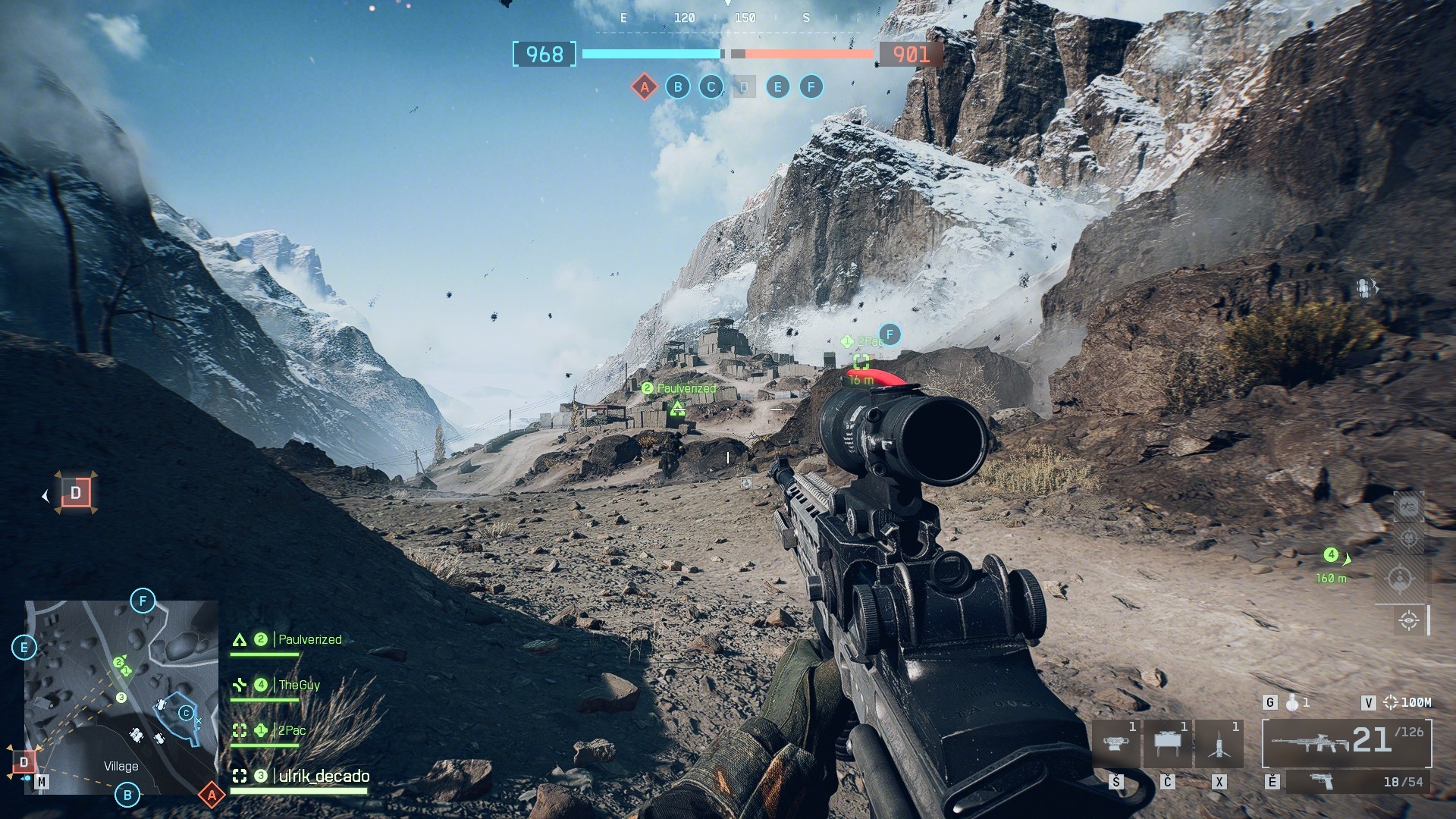
Task: Select the off-screen objective D marker
Action: (x=76, y=494)
